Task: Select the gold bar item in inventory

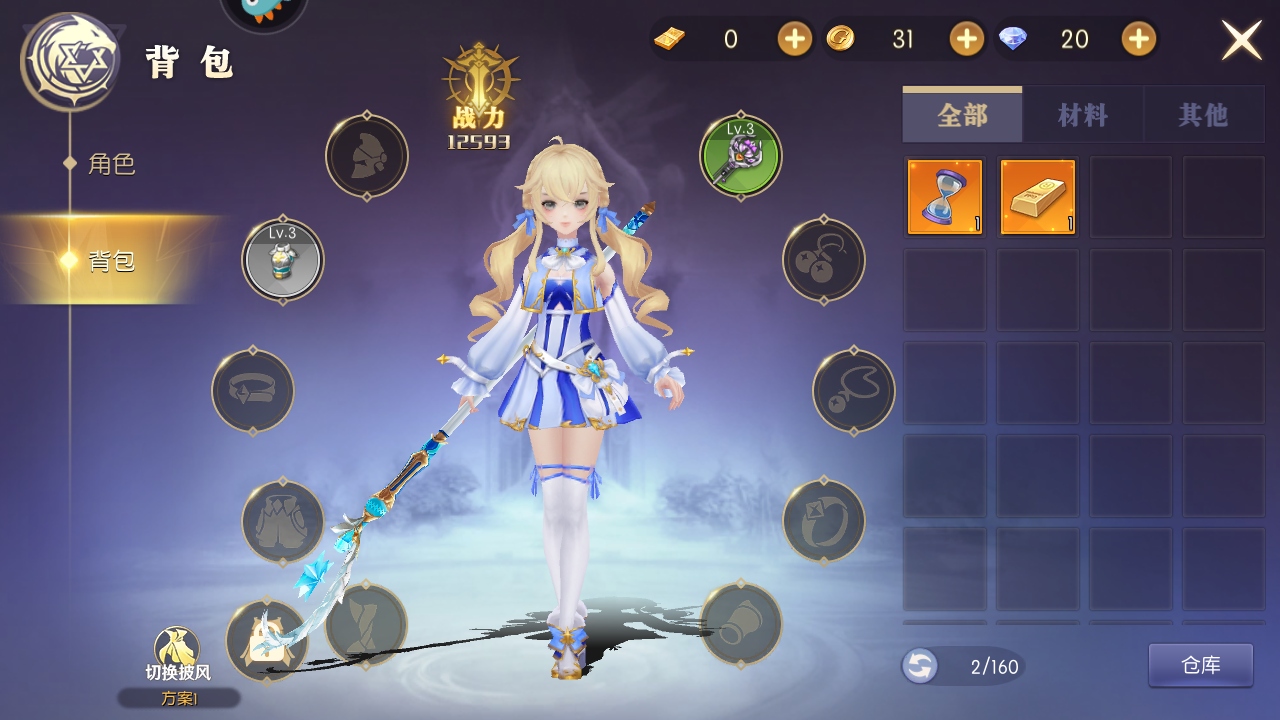Action: [x=1038, y=197]
